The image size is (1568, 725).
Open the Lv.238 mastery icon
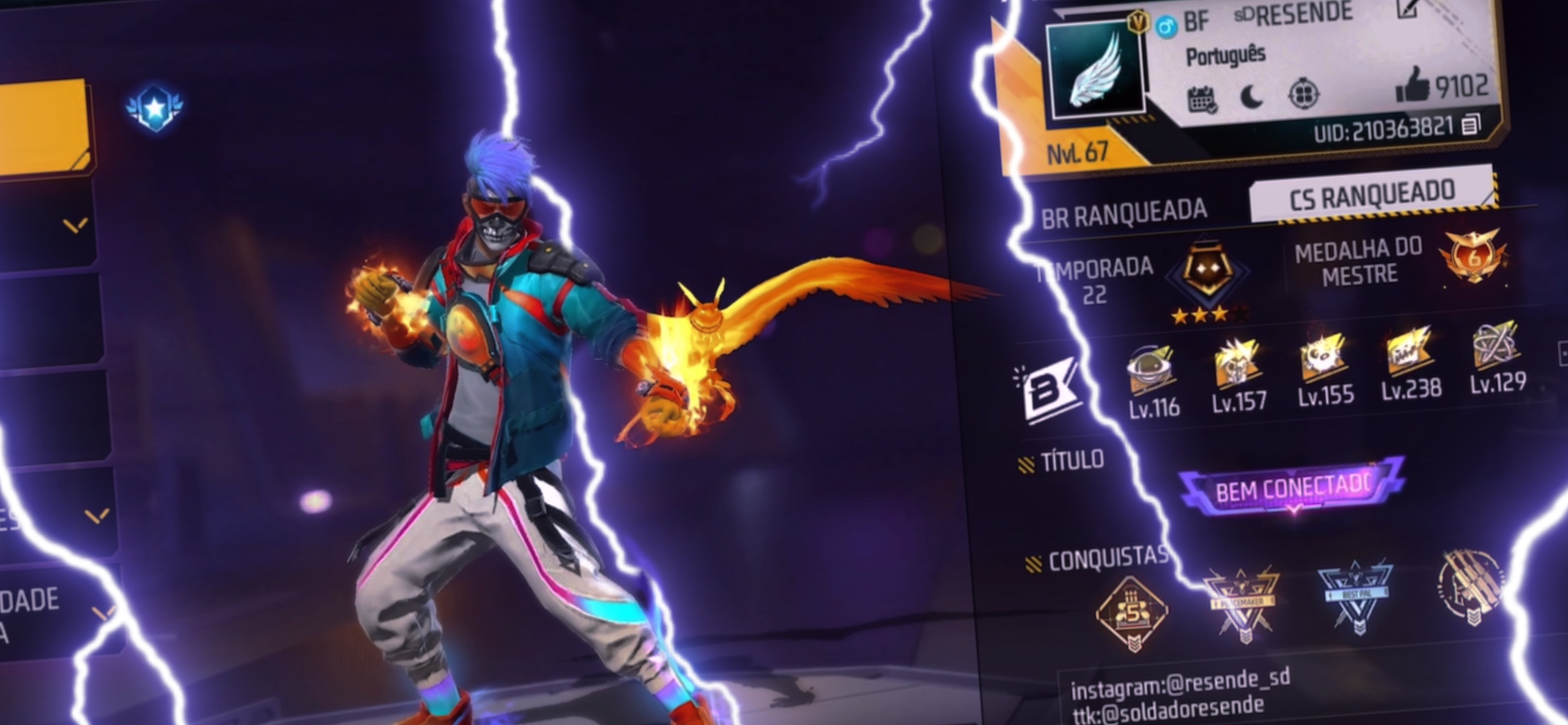tap(1409, 352)
